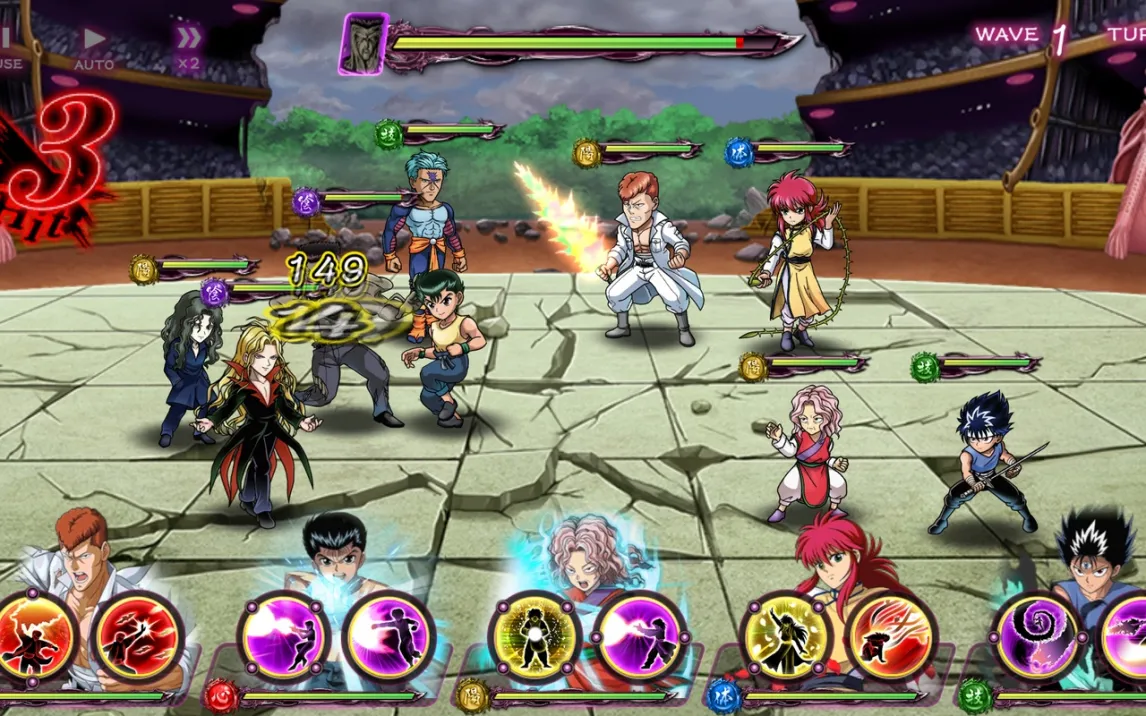Viewport: 1146px width, 716px height.
Task: Use Kurama's red whip slash skill
Action: tap(891, 637)
